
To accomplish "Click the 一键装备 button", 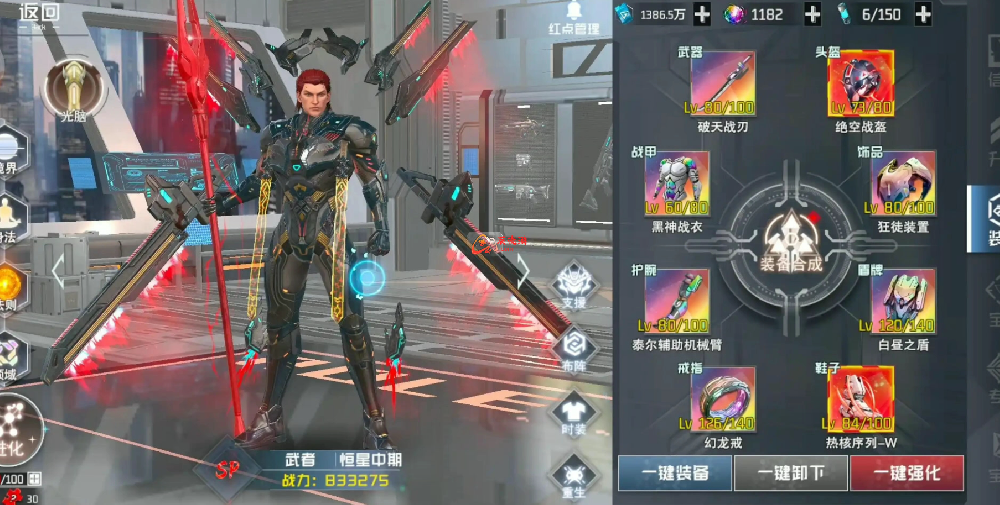I will point(674,473).
